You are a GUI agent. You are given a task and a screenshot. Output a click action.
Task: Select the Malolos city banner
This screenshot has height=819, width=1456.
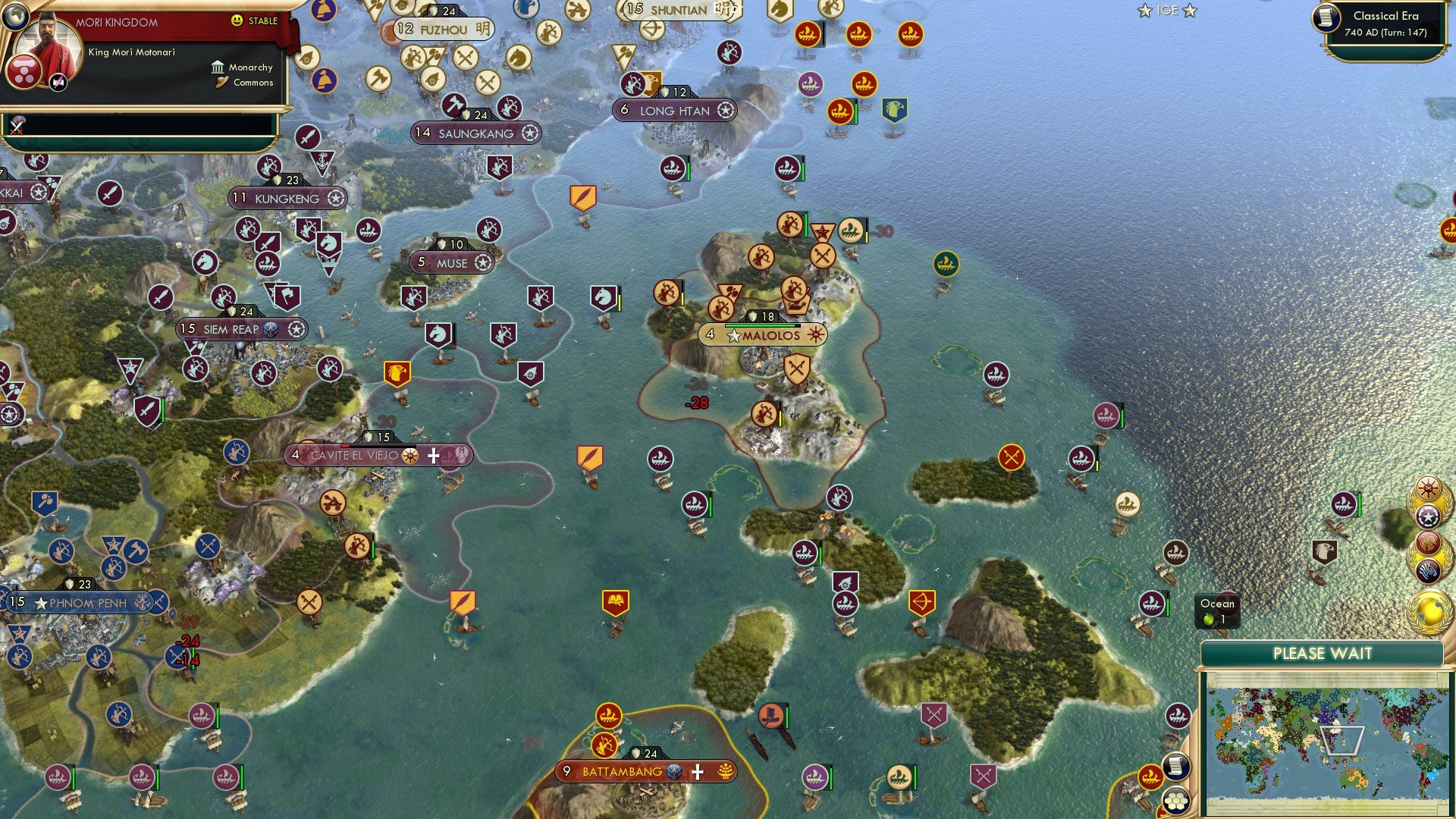[767, 334]
